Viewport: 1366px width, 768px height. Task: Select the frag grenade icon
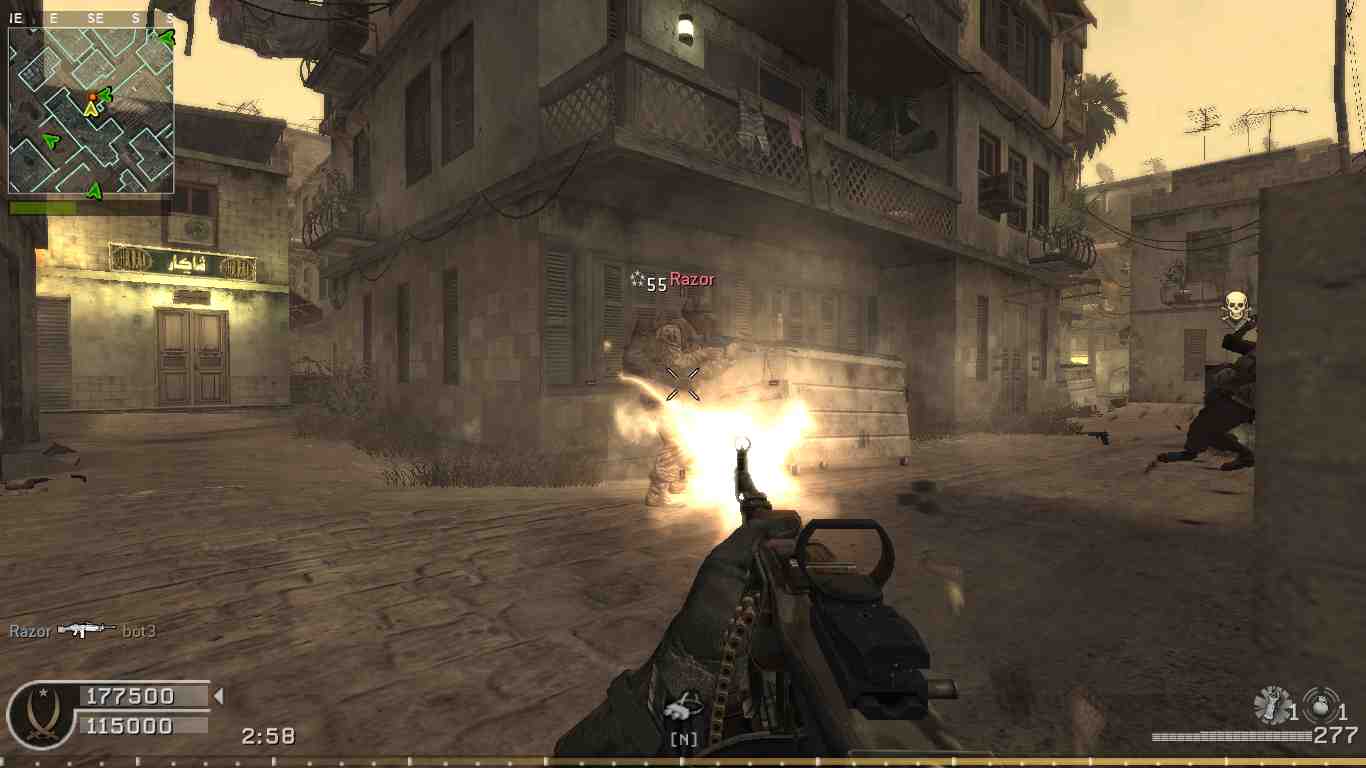pos(1320,706)
